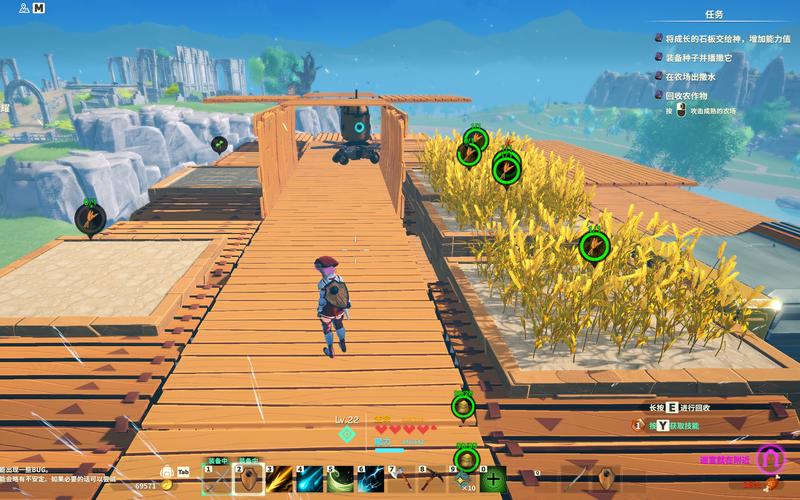
Task: Select the wooden shield hotbar slot
Action: coord(249,482)
